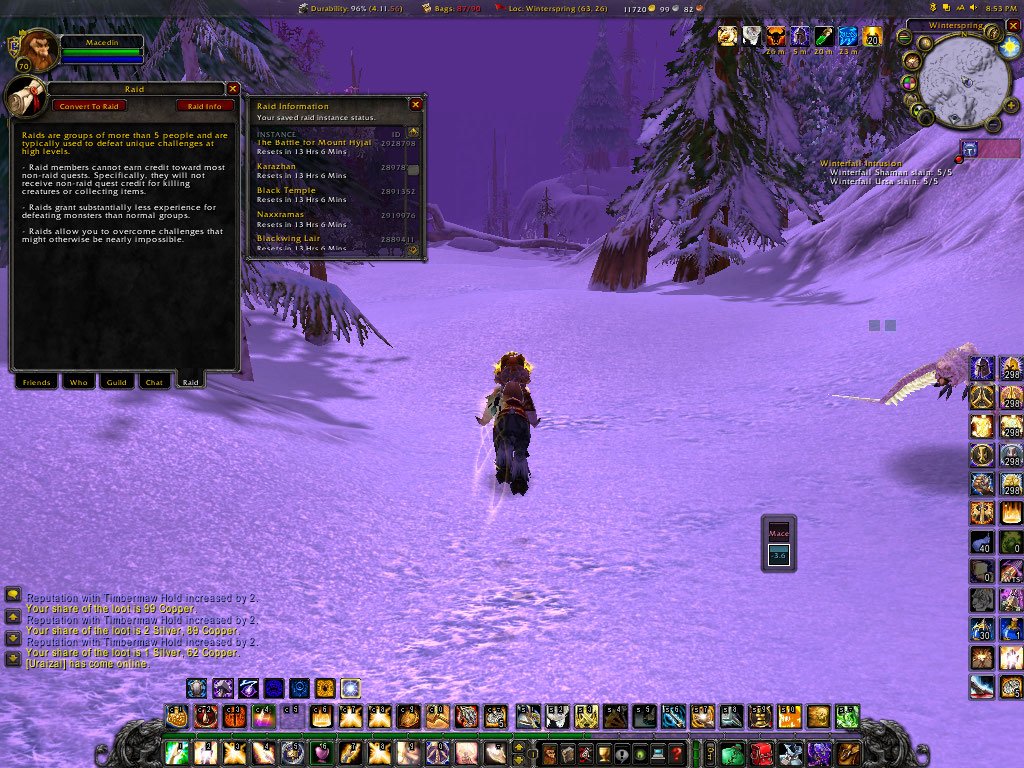Convert the party to a raid

tap(89, 106)
